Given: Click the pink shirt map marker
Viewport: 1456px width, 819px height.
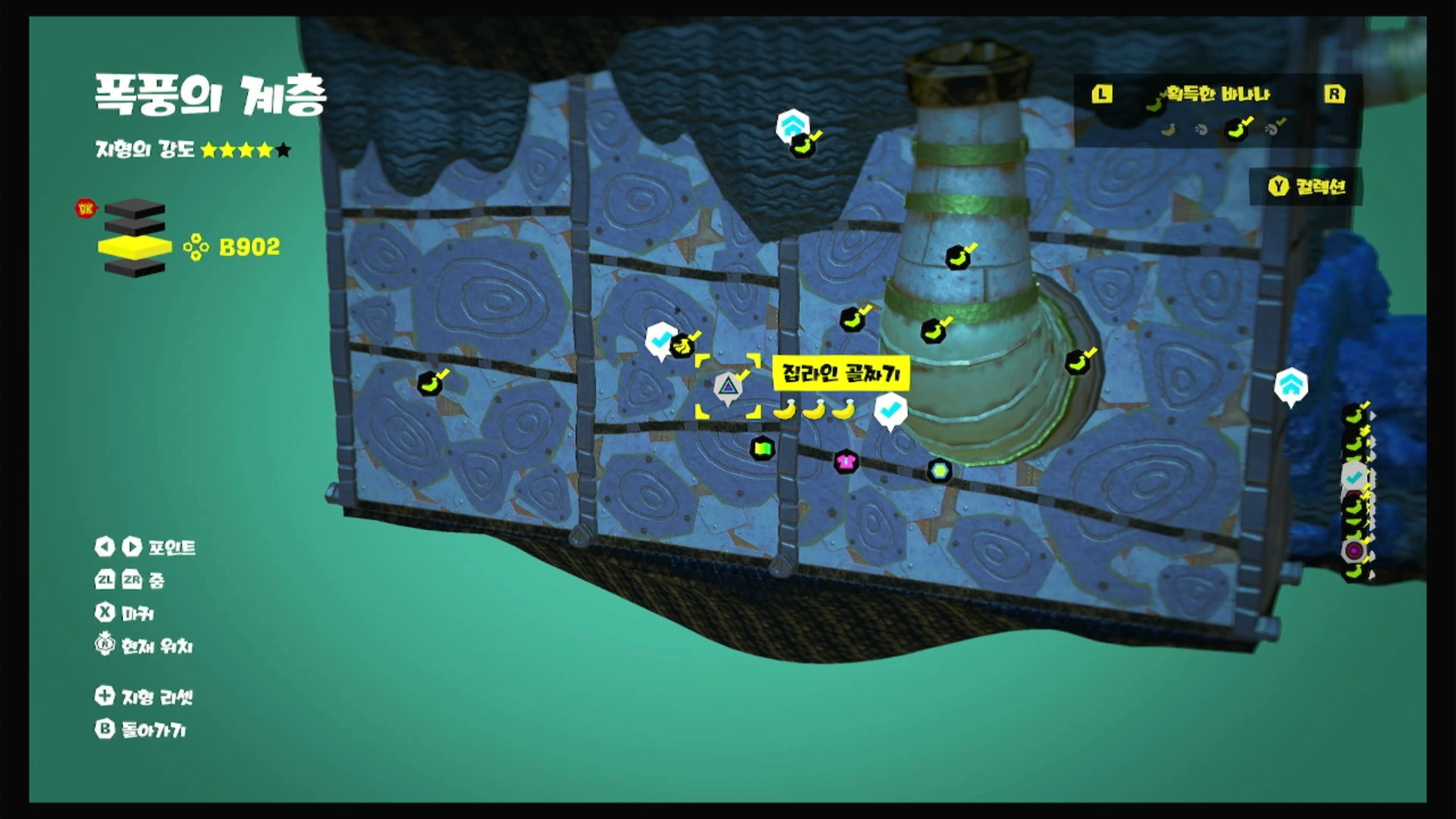Looking at the screenshot, I should coord(846,461).
